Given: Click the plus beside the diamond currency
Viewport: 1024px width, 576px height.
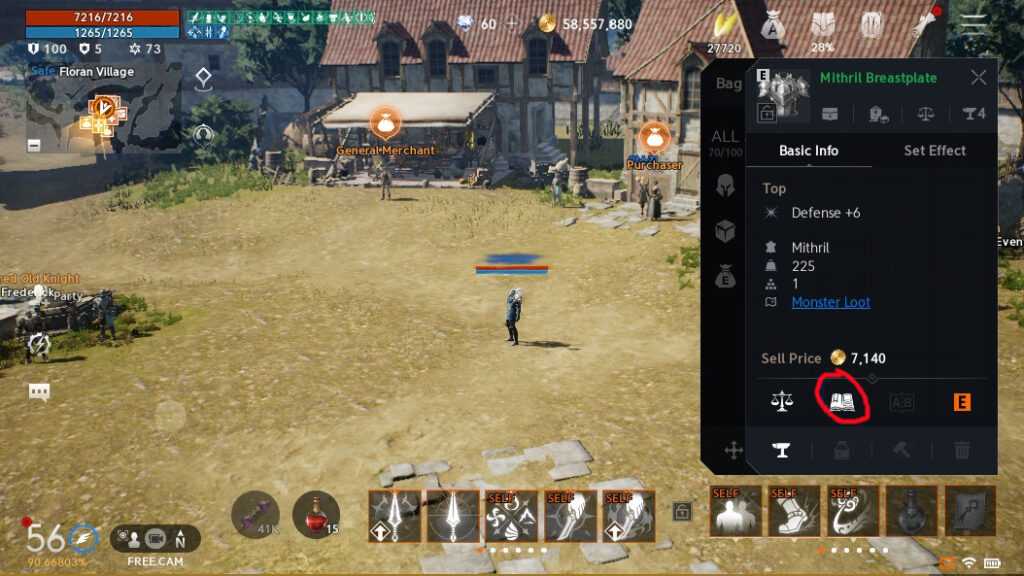Looking at the screenshot, I should tap(512, 24).
